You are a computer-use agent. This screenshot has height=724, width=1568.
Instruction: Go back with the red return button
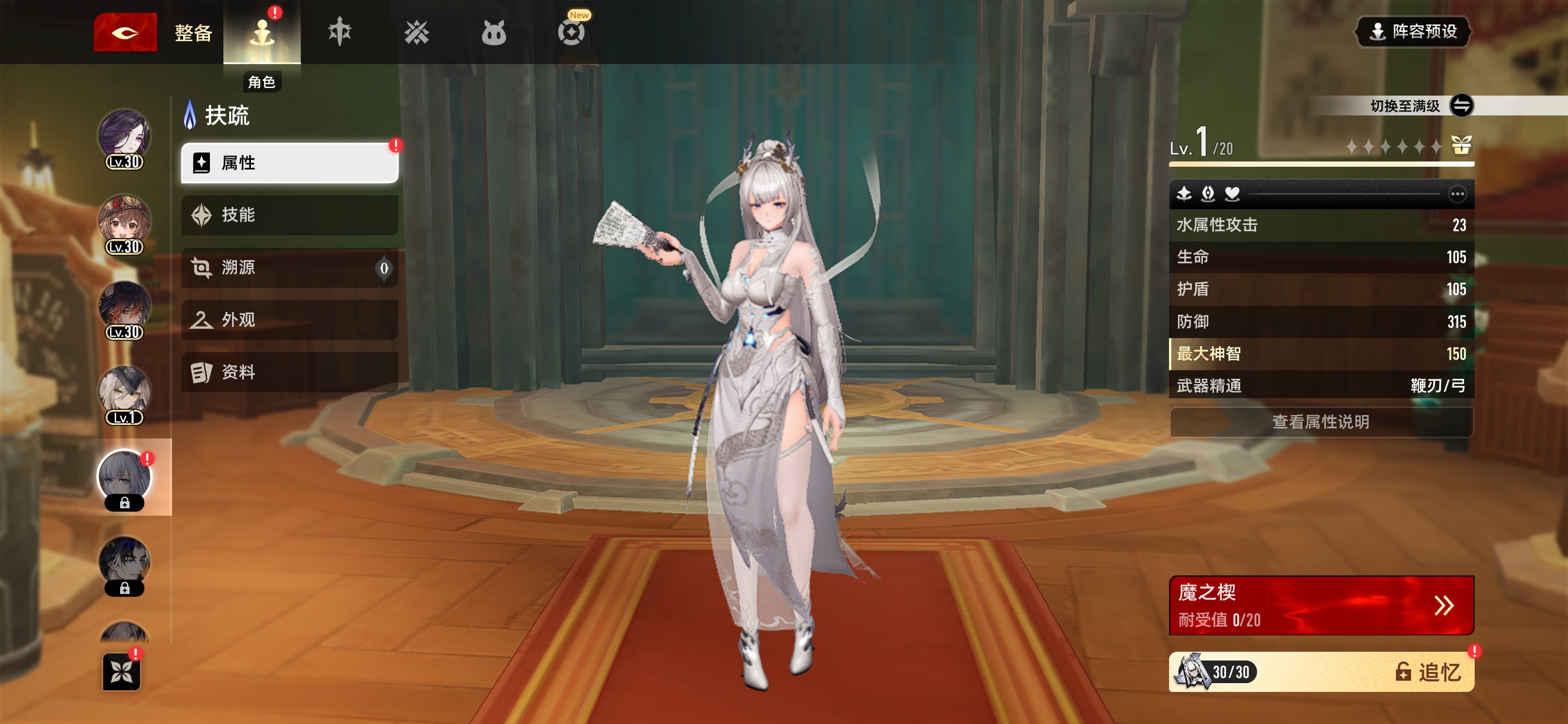125,32
